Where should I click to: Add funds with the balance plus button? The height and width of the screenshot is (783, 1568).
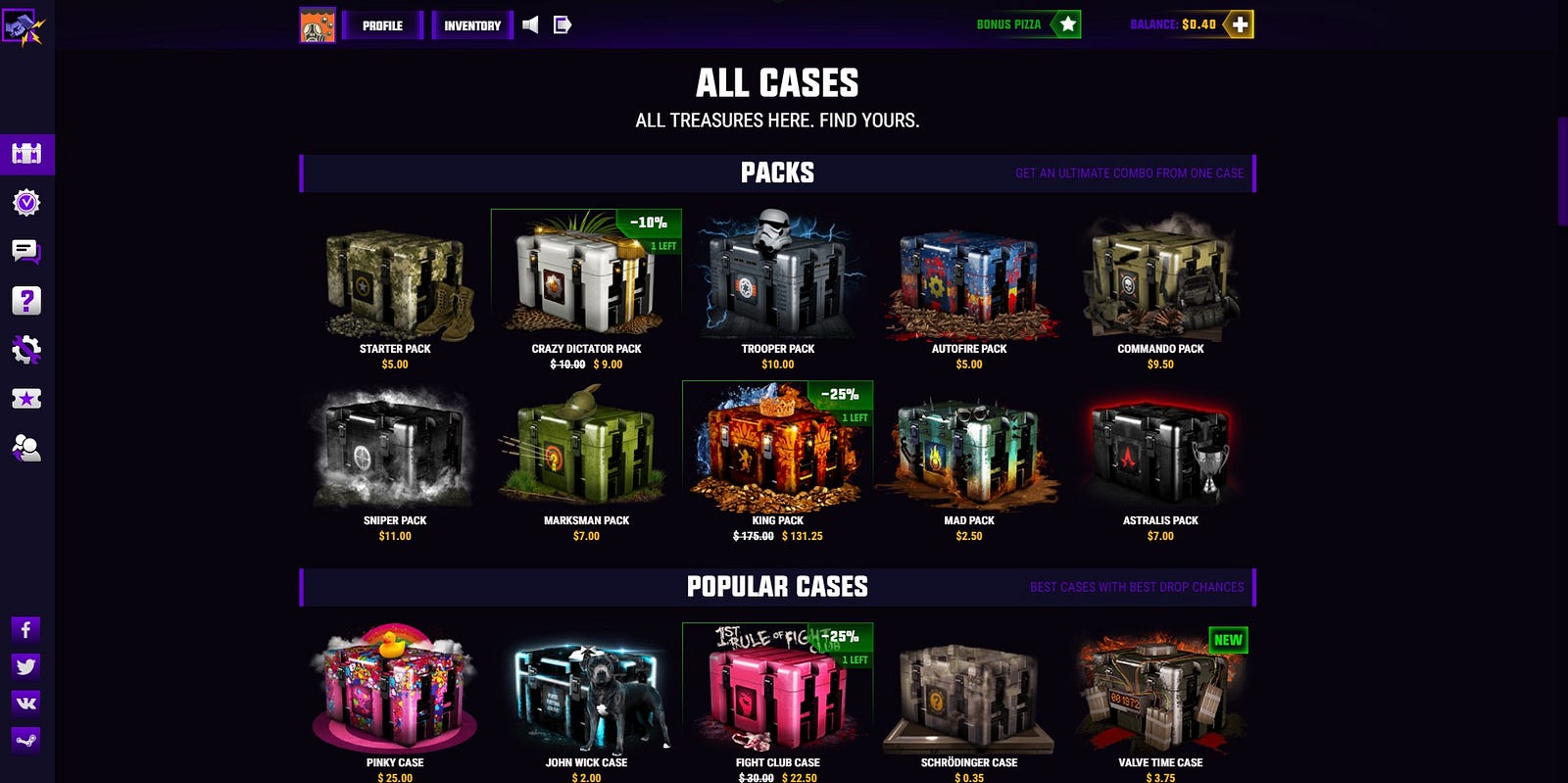click(1240, 24)
